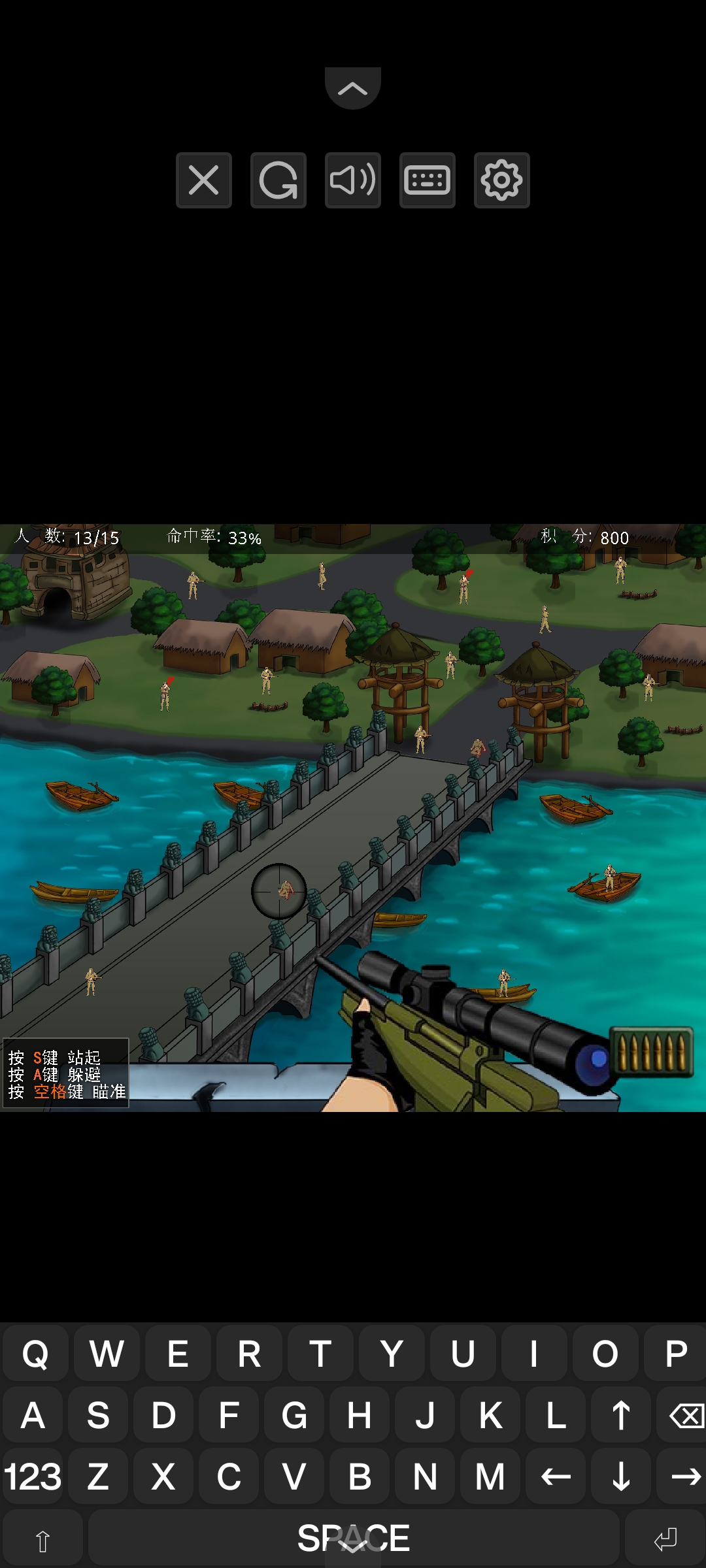Viewport: 706px width, 1568px height.
Task: Tap the A key to dodge
Action: (x=33, y=1415)
